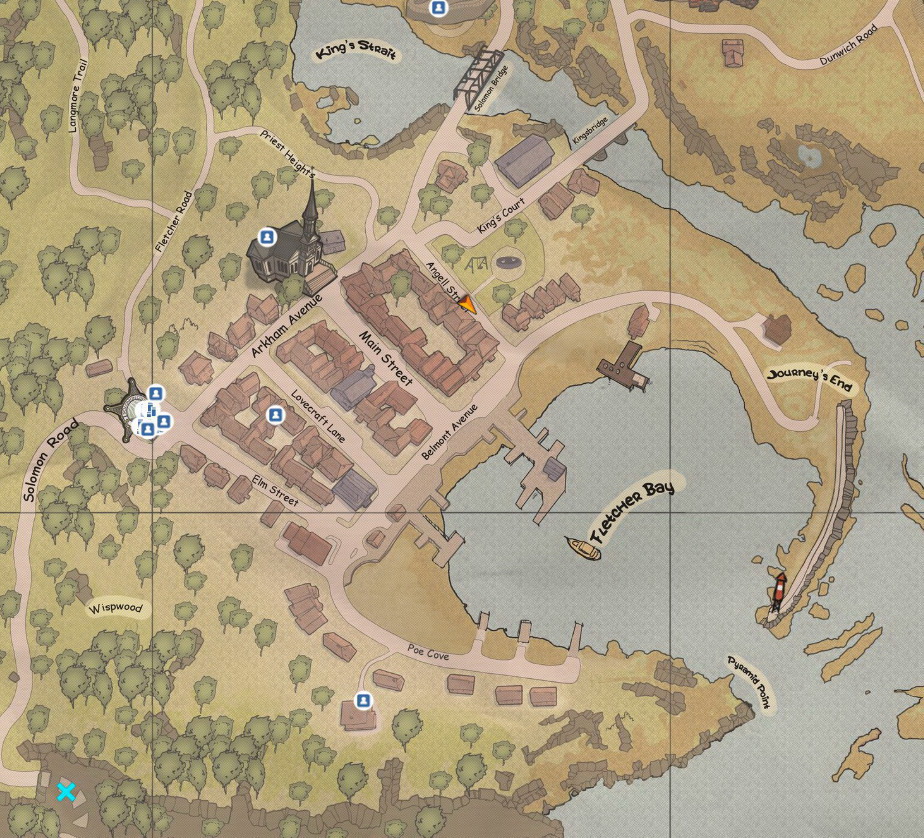Viewport: 924px width, 838px height.
Task: Select the person marker on Lovecraft Lane
Action: pyautogui.click(x=275, y=415)
